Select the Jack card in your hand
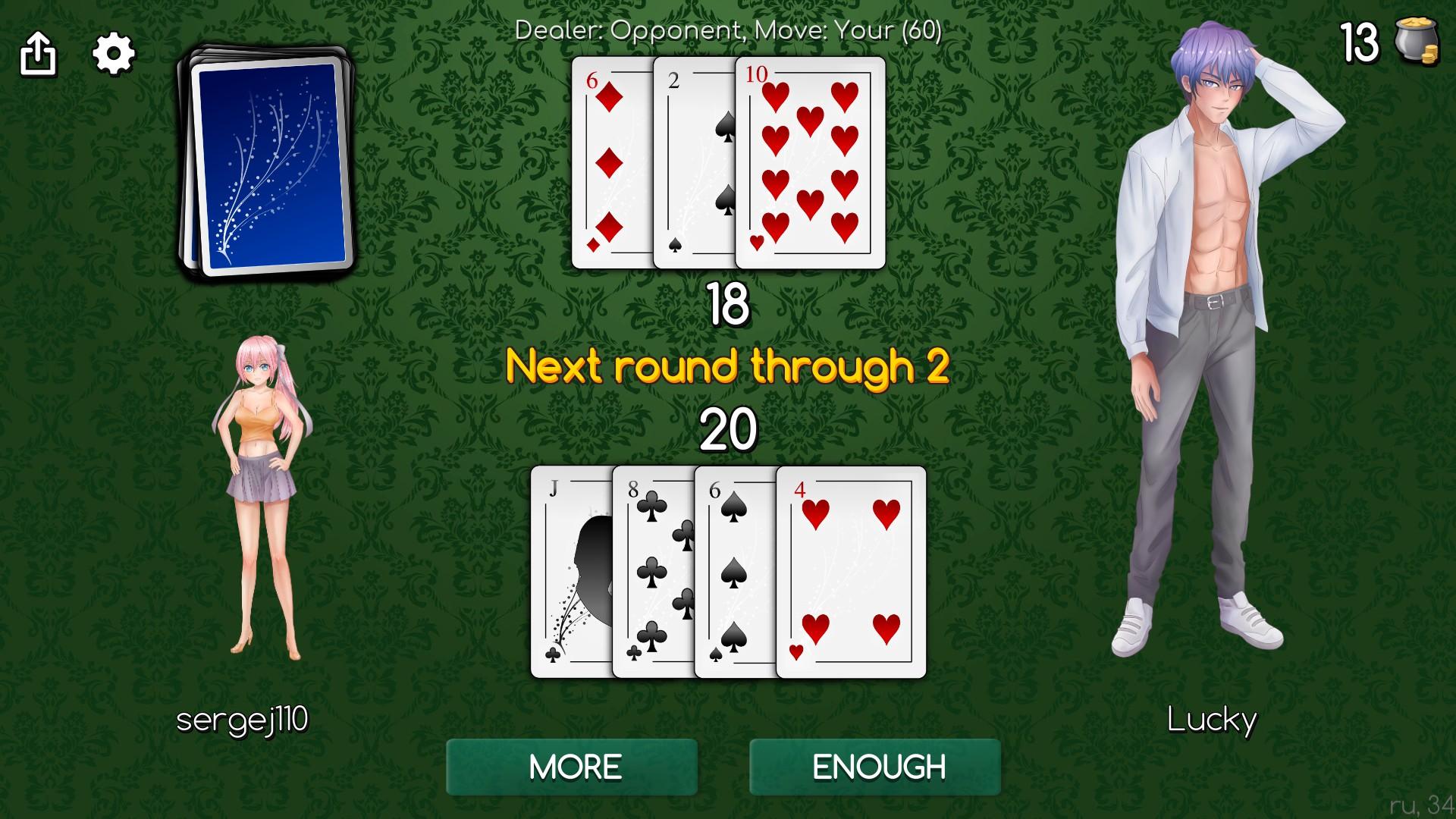Viewport: 1456px width, 819px height. [x=569, y=569]
